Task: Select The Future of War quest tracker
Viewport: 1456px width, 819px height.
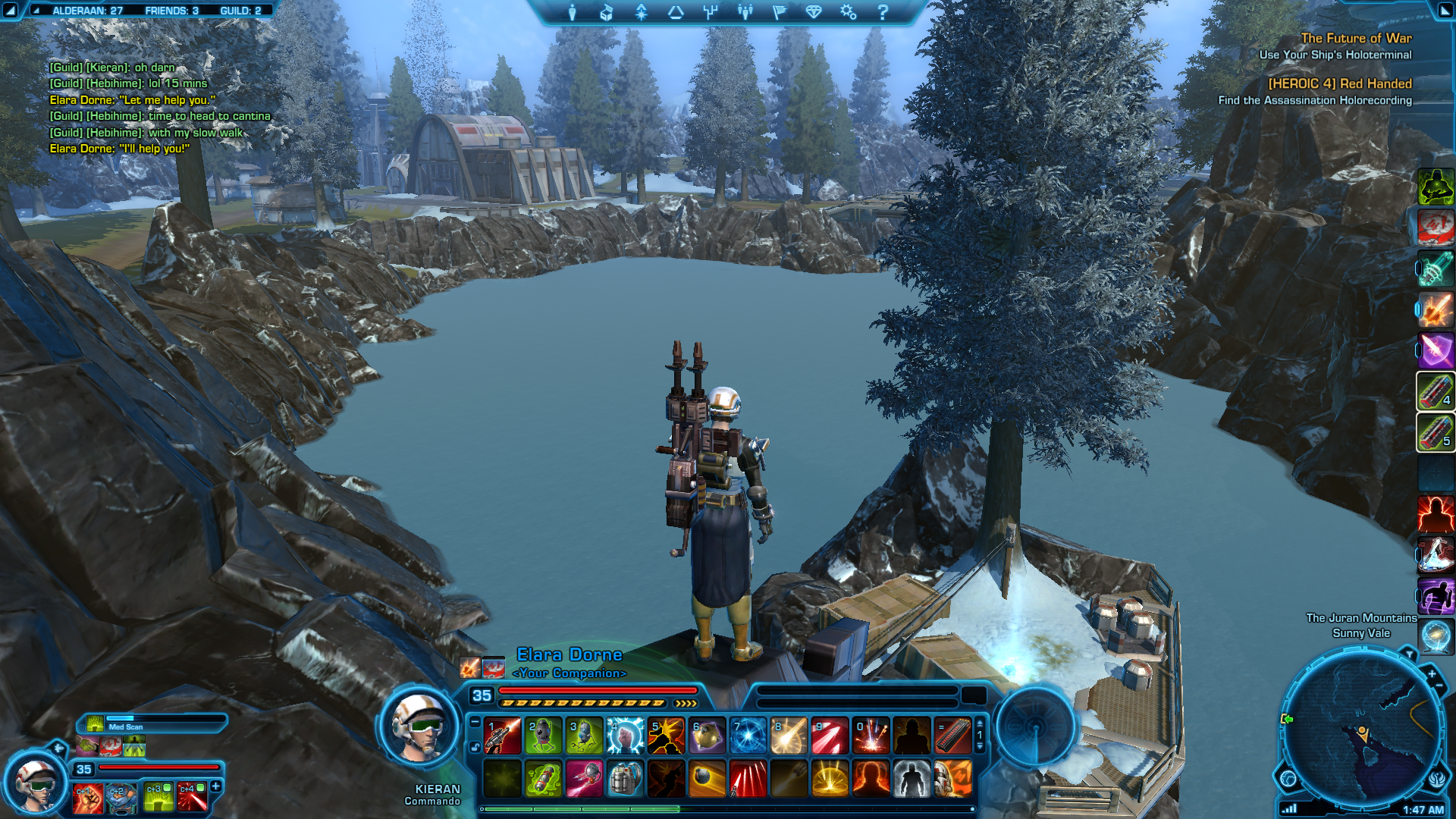Action: (x=1356, y=38)
